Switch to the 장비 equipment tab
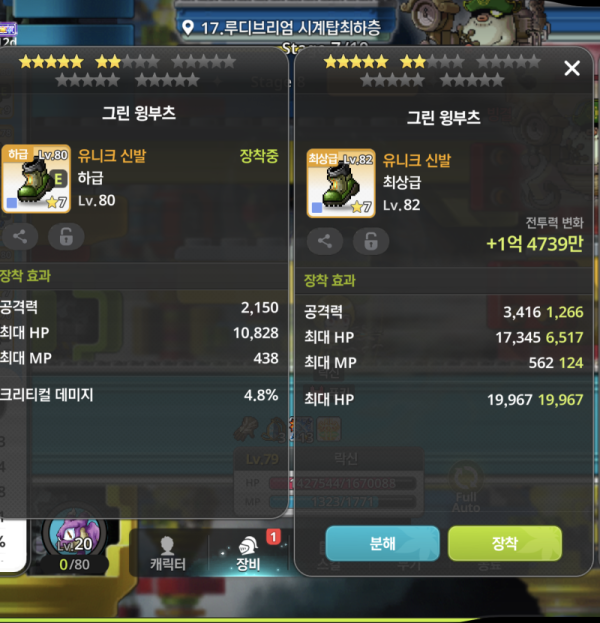600x623 pixels. pyautogui.click(x=245, y=553)
